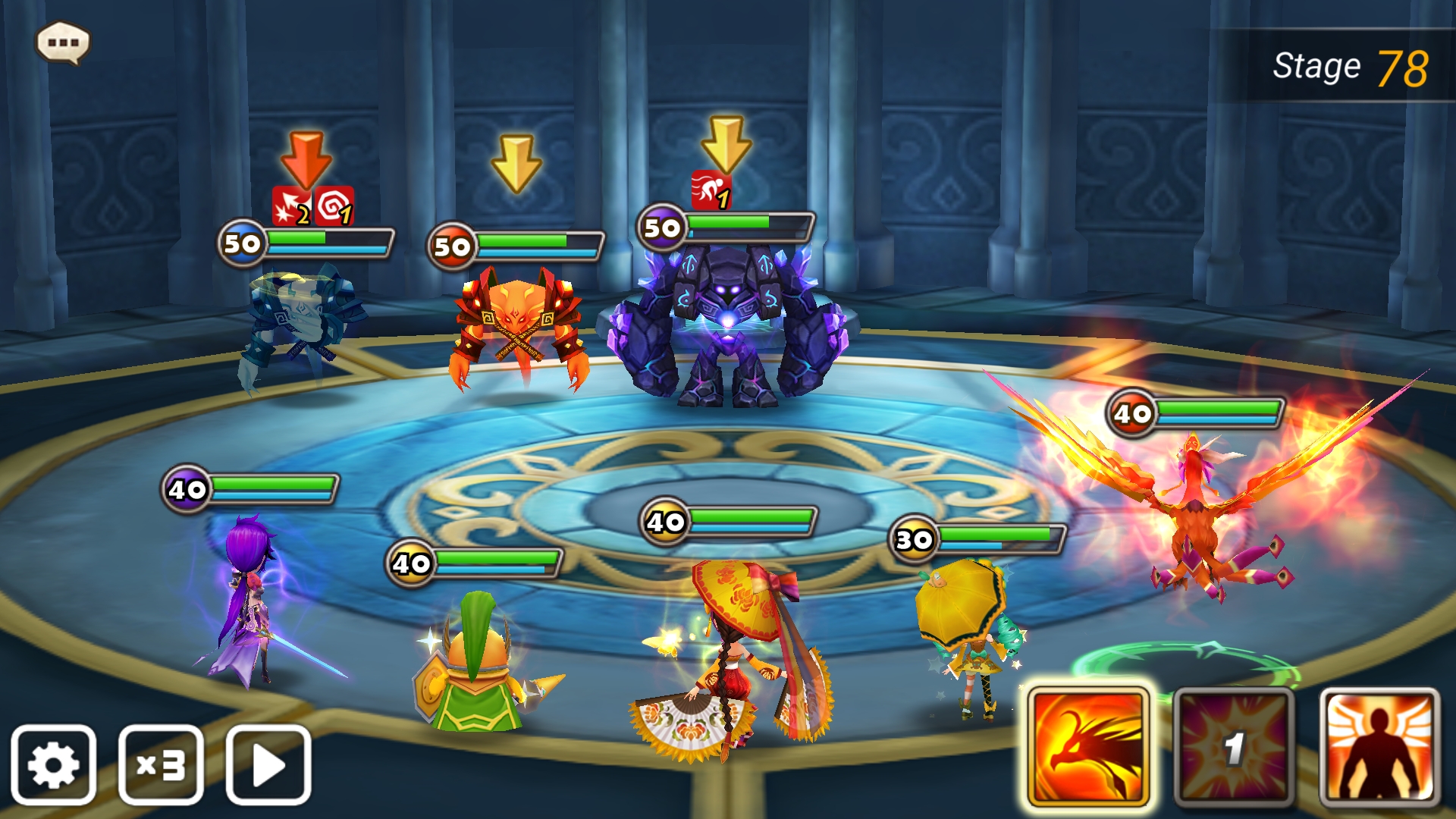Start auto-battle with the play button
Image resolution: width=1456 pixels, height=819 pixels.
pyautogui.click(x=268, y=764)
